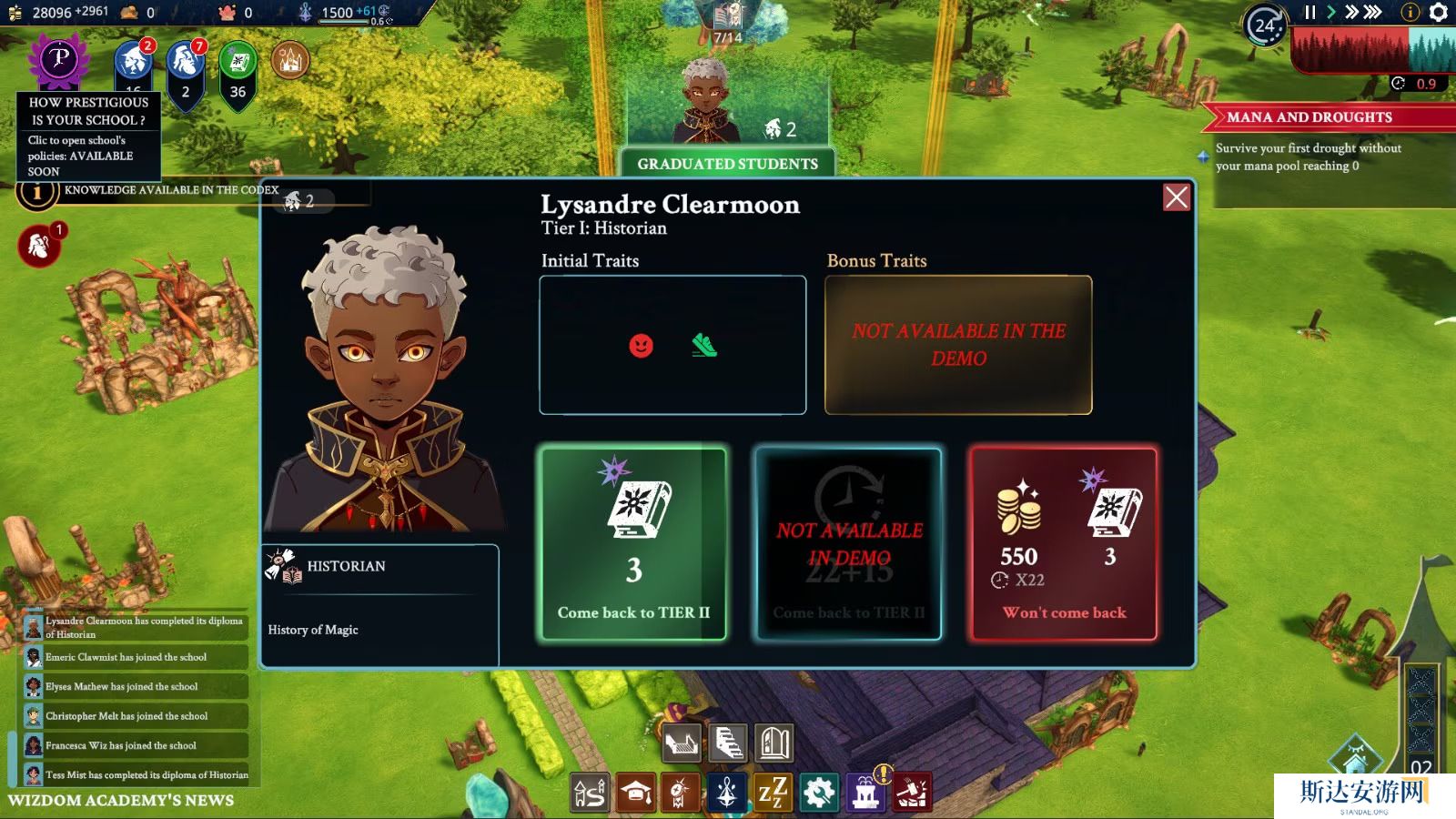Select the staircase building tool
This screenshot has height=819, width=1456.
pos(728,744)
